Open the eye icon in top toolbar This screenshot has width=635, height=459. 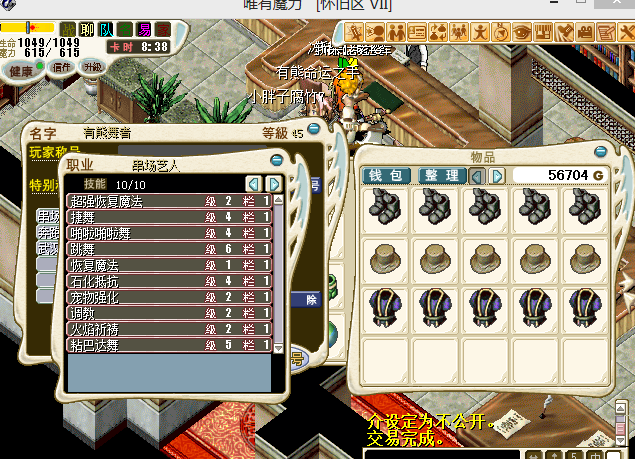click(522, 31)
